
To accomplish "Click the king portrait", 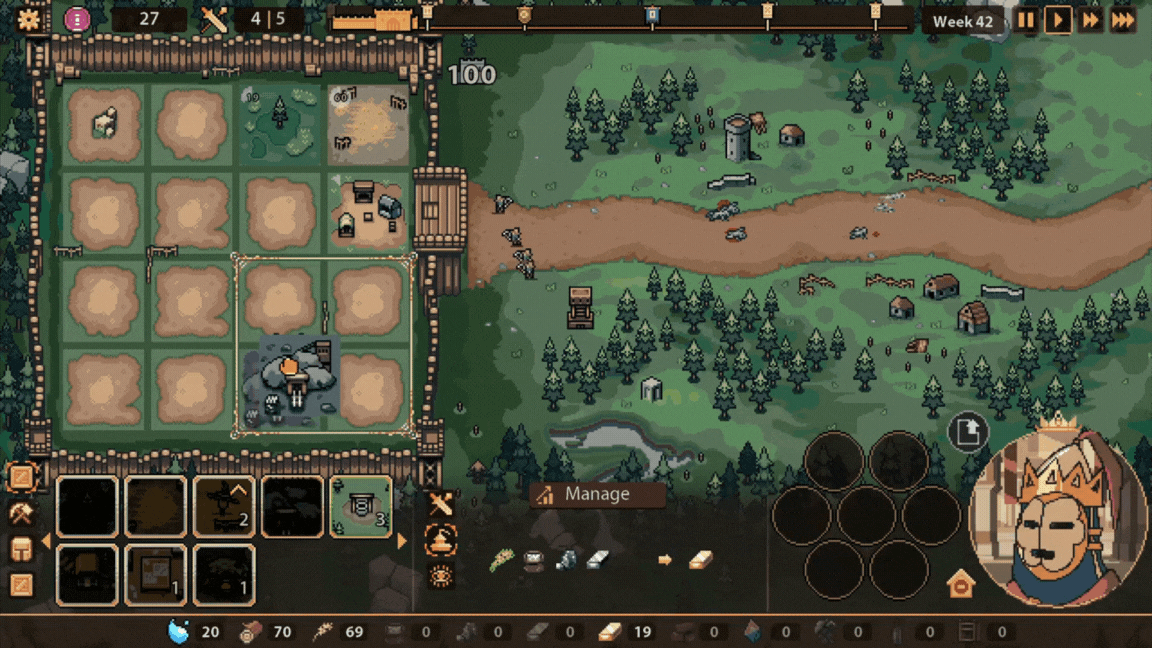I will pyautogui.click(x=1058, y=518).
